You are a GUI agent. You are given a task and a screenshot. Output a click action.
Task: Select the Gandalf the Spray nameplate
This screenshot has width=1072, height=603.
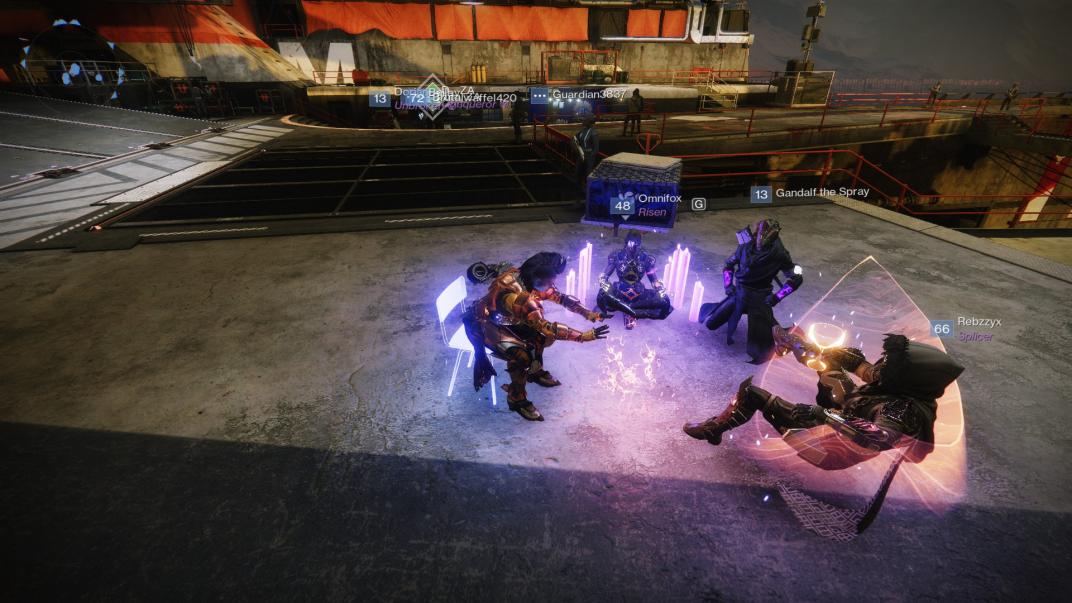coord(820,193)
